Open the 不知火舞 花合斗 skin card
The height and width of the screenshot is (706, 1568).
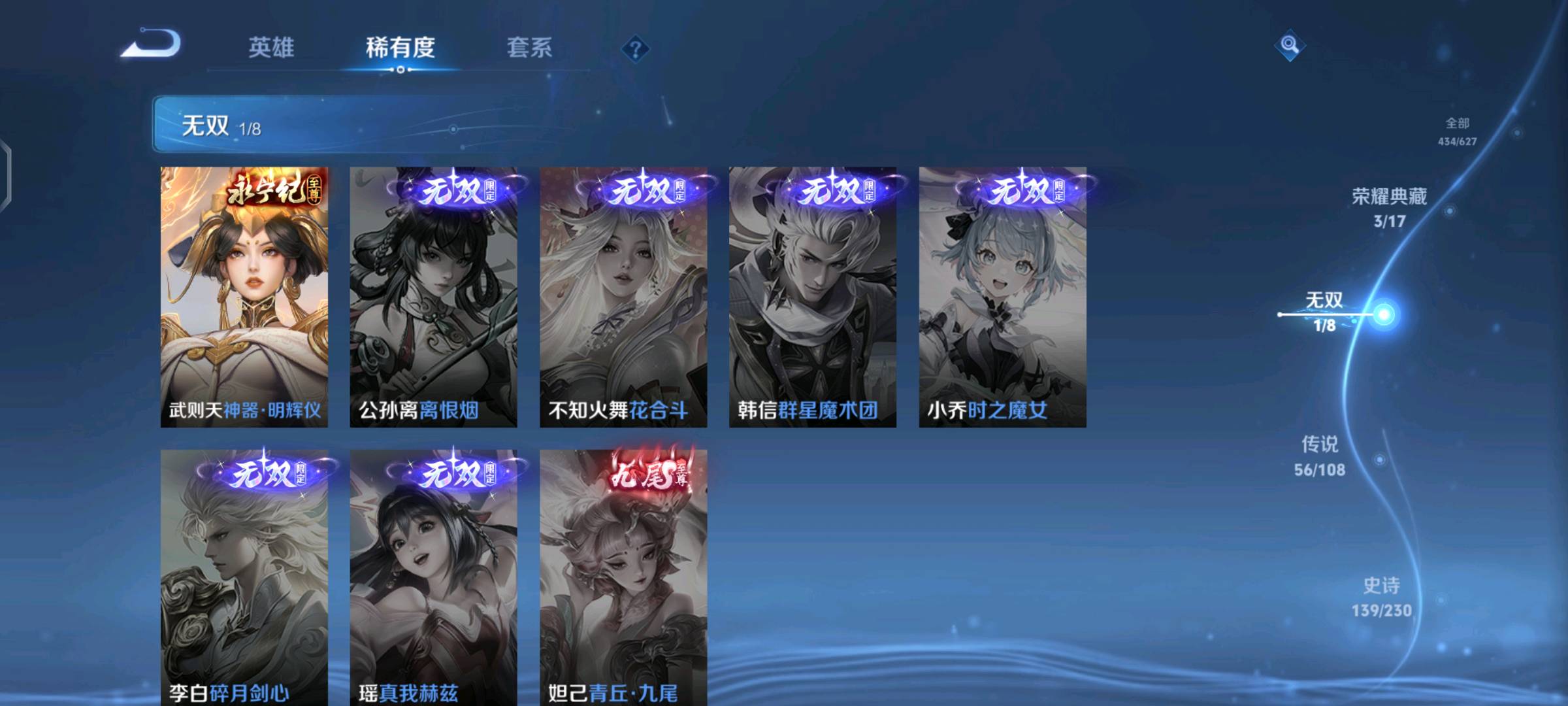click(x=623, y=297)
